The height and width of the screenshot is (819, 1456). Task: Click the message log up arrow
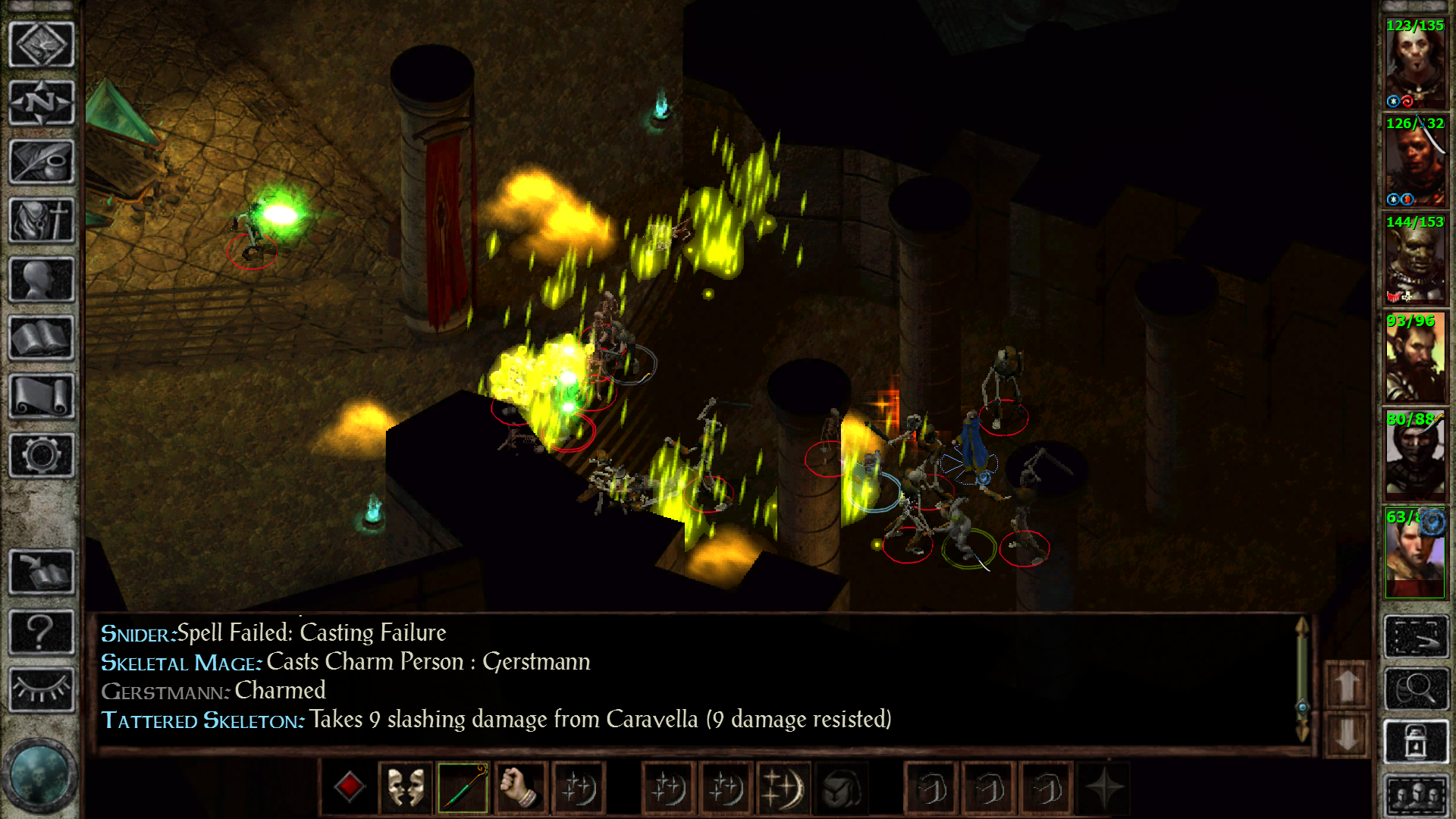(x=1347, y=686)
